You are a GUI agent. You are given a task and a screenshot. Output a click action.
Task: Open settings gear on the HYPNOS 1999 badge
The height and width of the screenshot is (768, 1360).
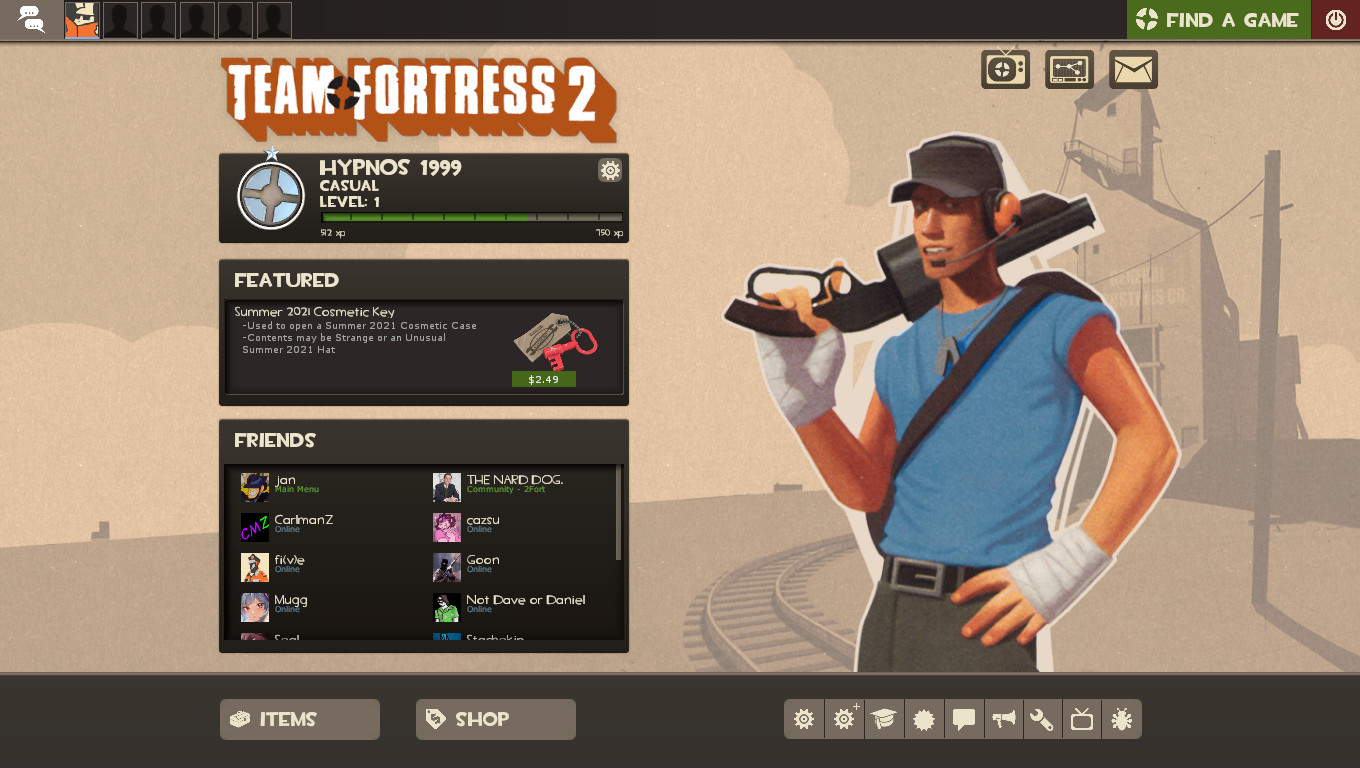(x=610, y=170)
